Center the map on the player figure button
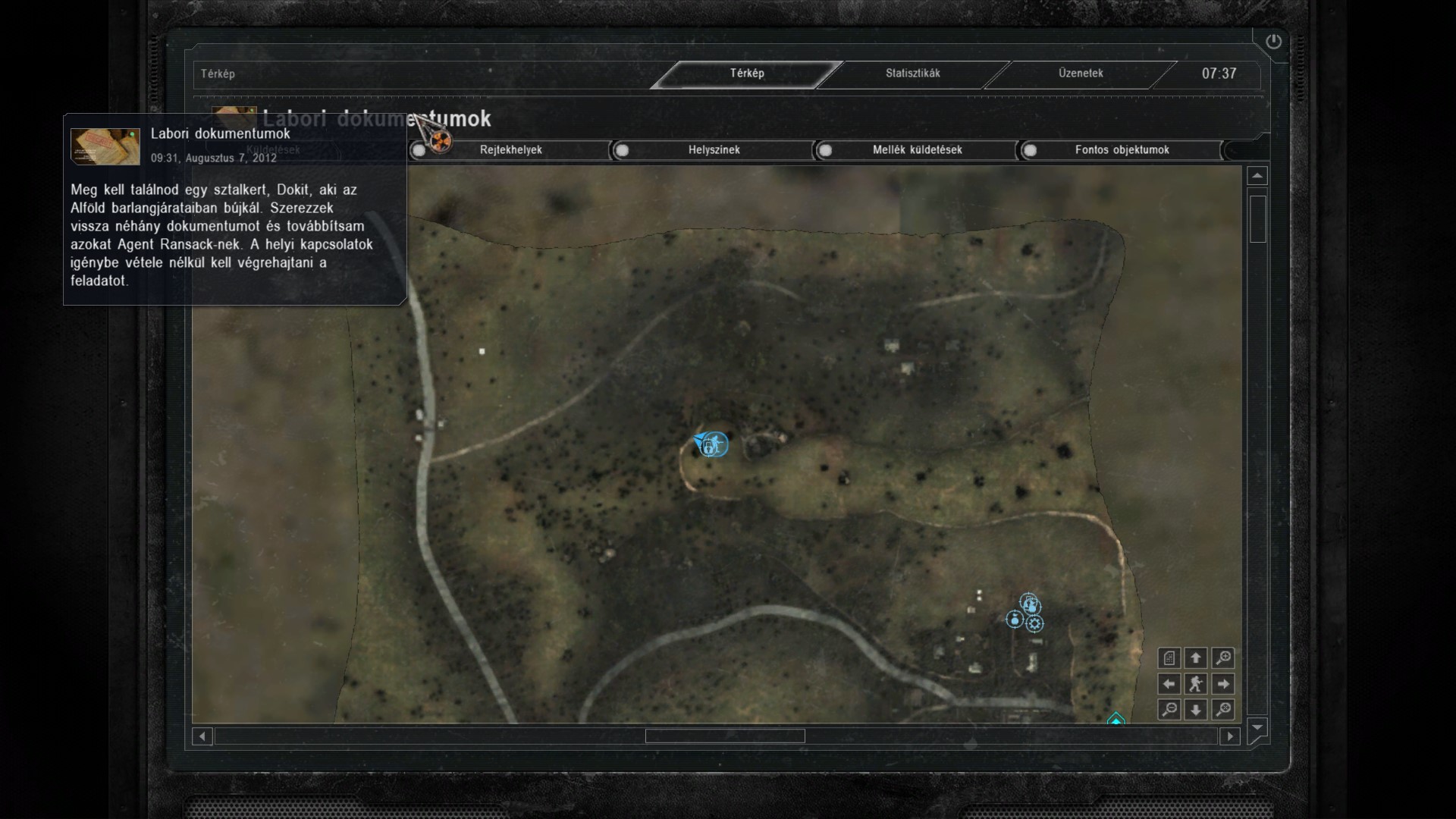The image size is (1456, 819). pyautogui.click(x=1196, y=684)
